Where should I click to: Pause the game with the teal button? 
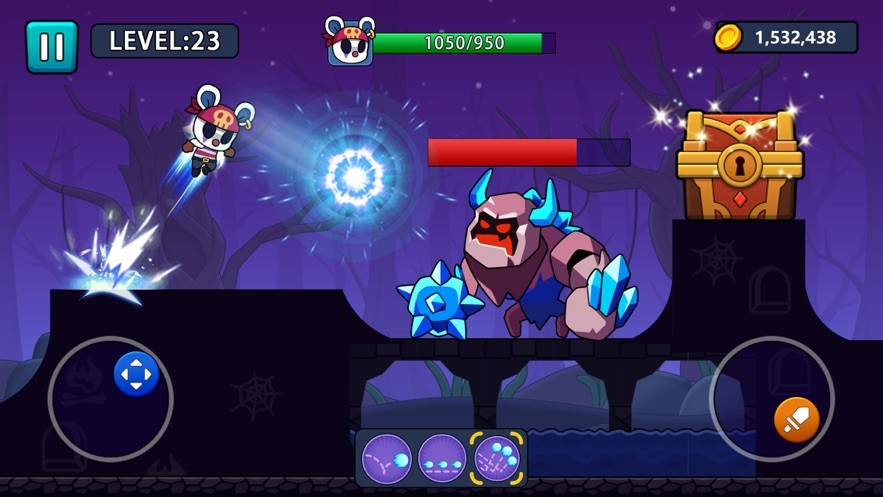[x=51, y=46]
